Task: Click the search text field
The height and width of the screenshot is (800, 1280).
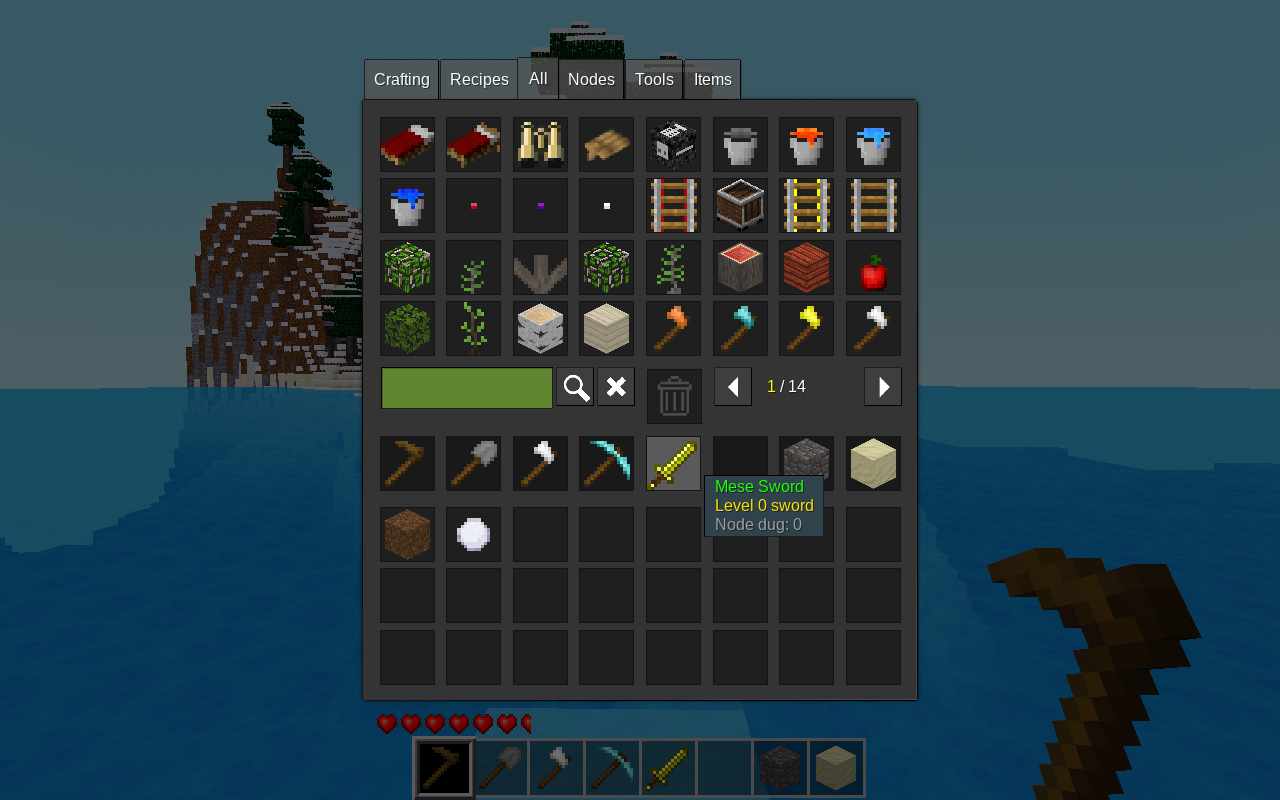Action: click(x=467, y=388)
